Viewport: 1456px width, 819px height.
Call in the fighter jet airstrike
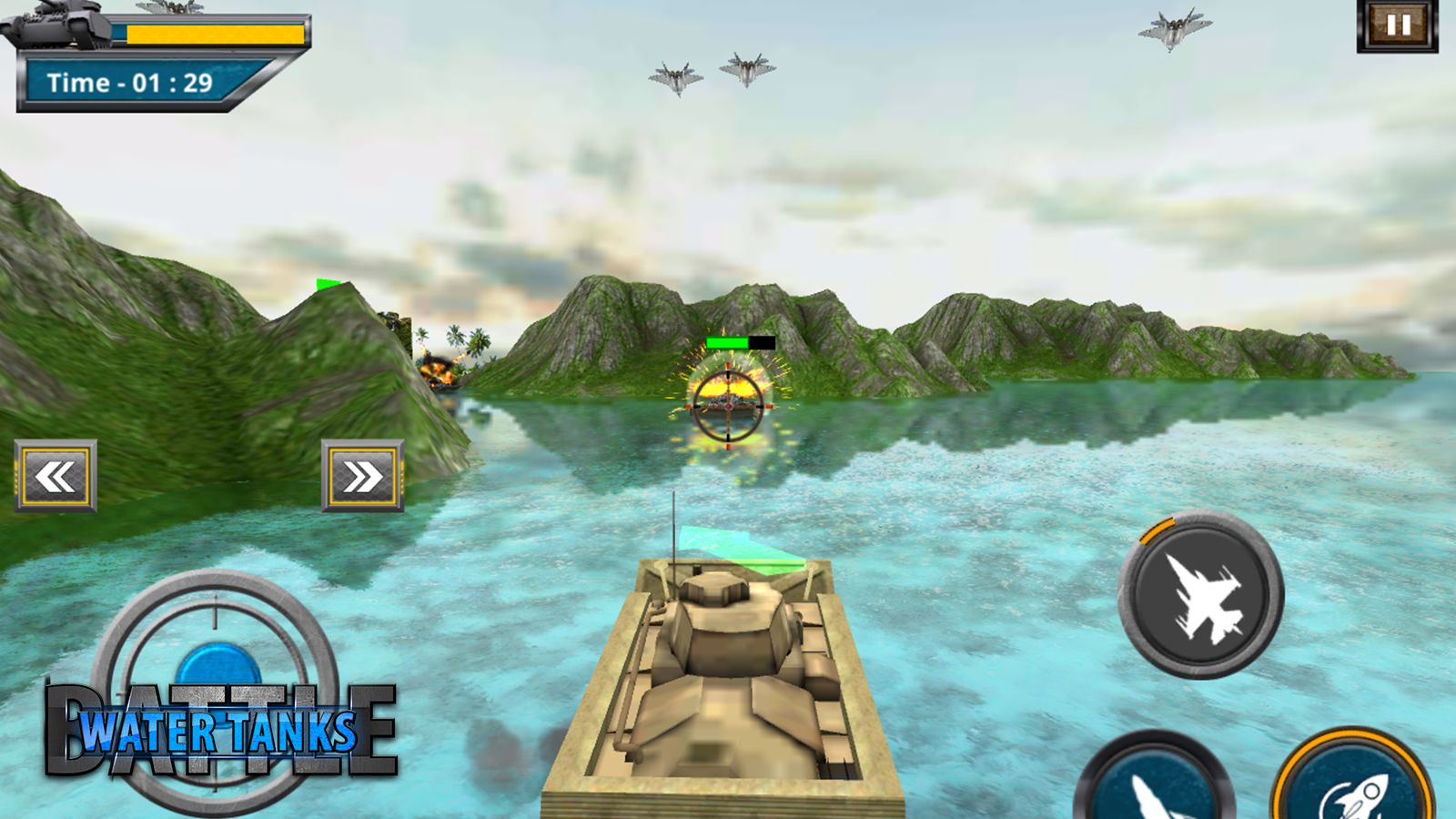click(x=1200, y=595)
